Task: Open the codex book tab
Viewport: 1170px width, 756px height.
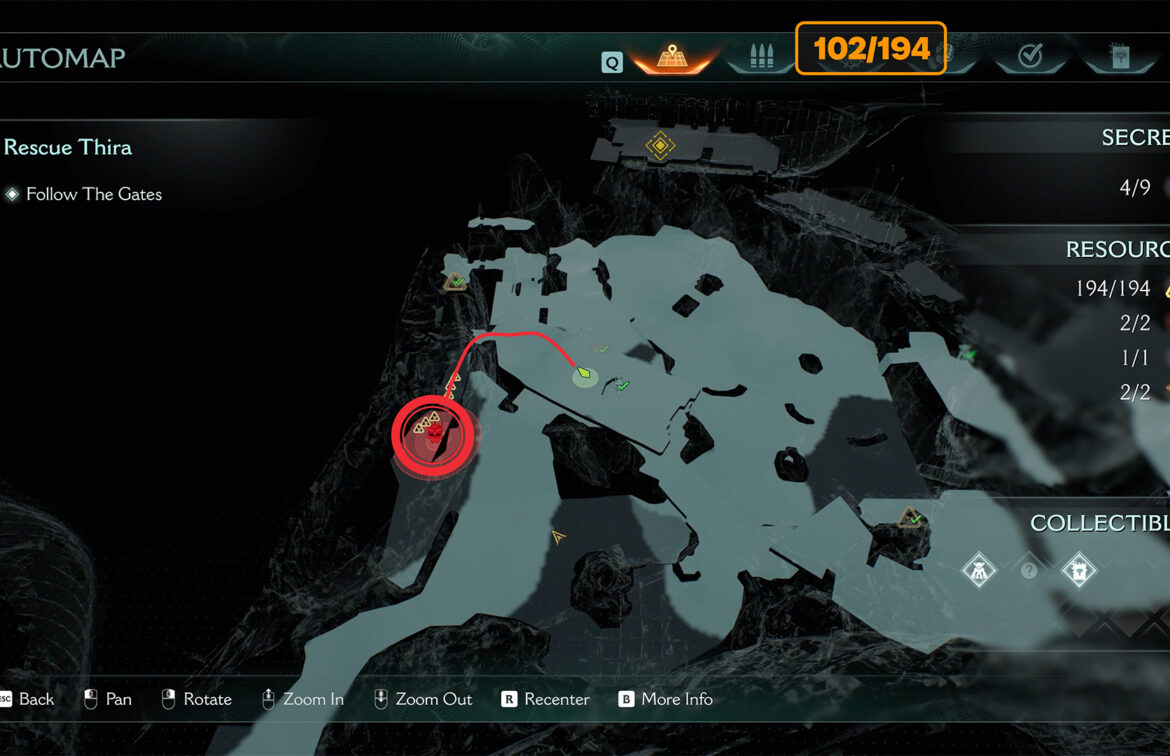Action: (1119, 57)
